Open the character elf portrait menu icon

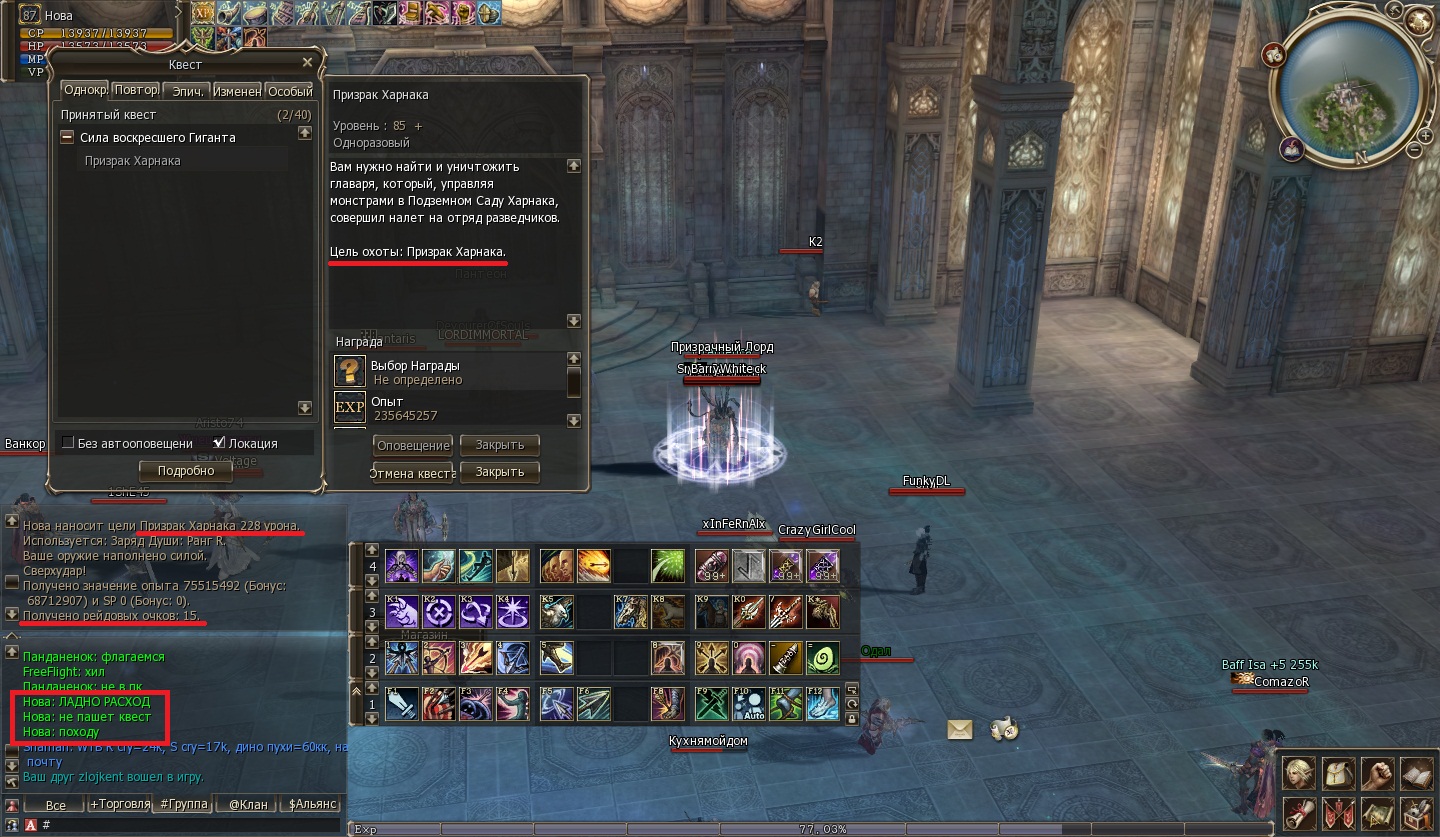click(1299, 773)
